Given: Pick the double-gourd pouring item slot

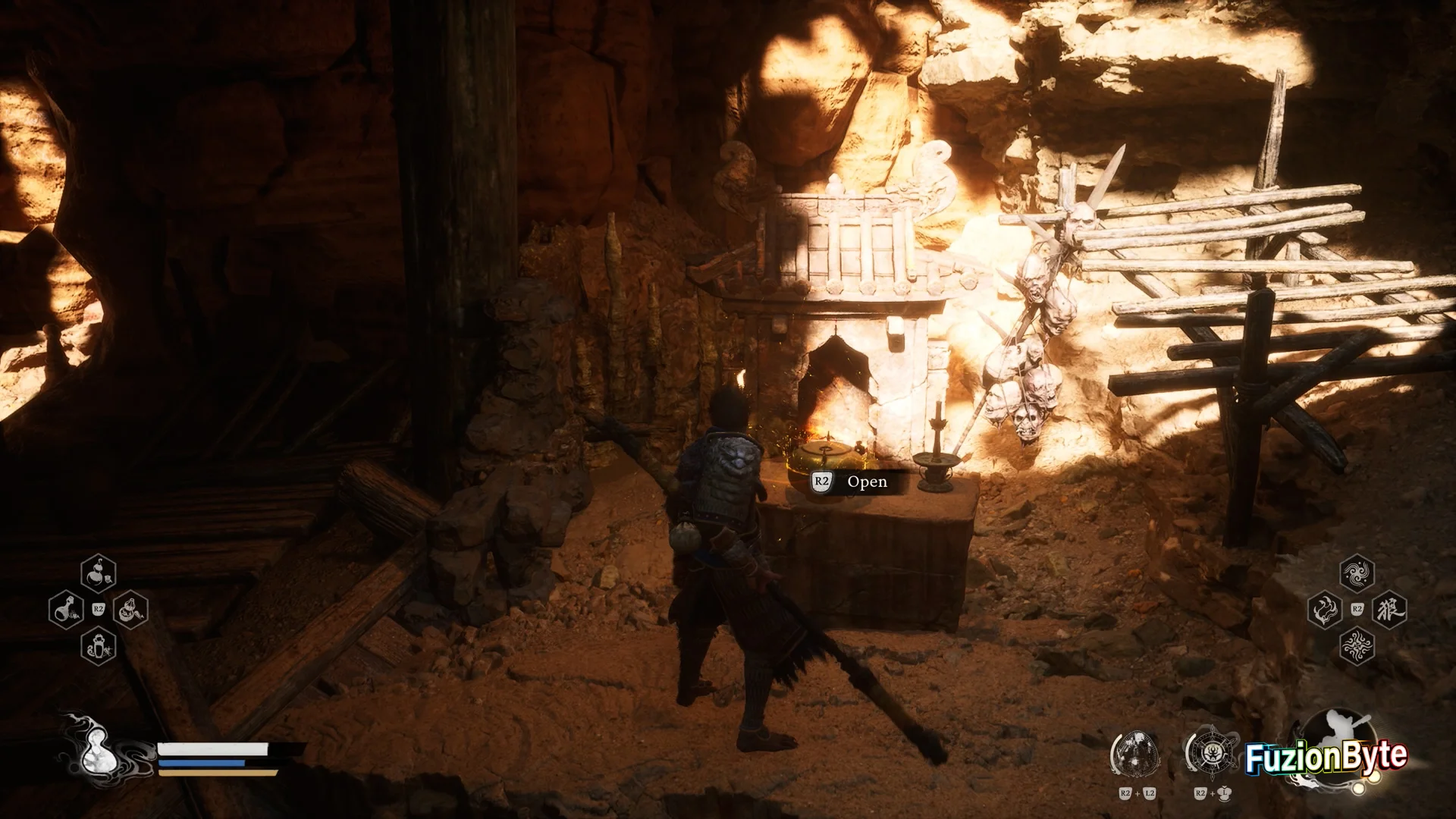Looking at the screenshot, I should point(130,610).
